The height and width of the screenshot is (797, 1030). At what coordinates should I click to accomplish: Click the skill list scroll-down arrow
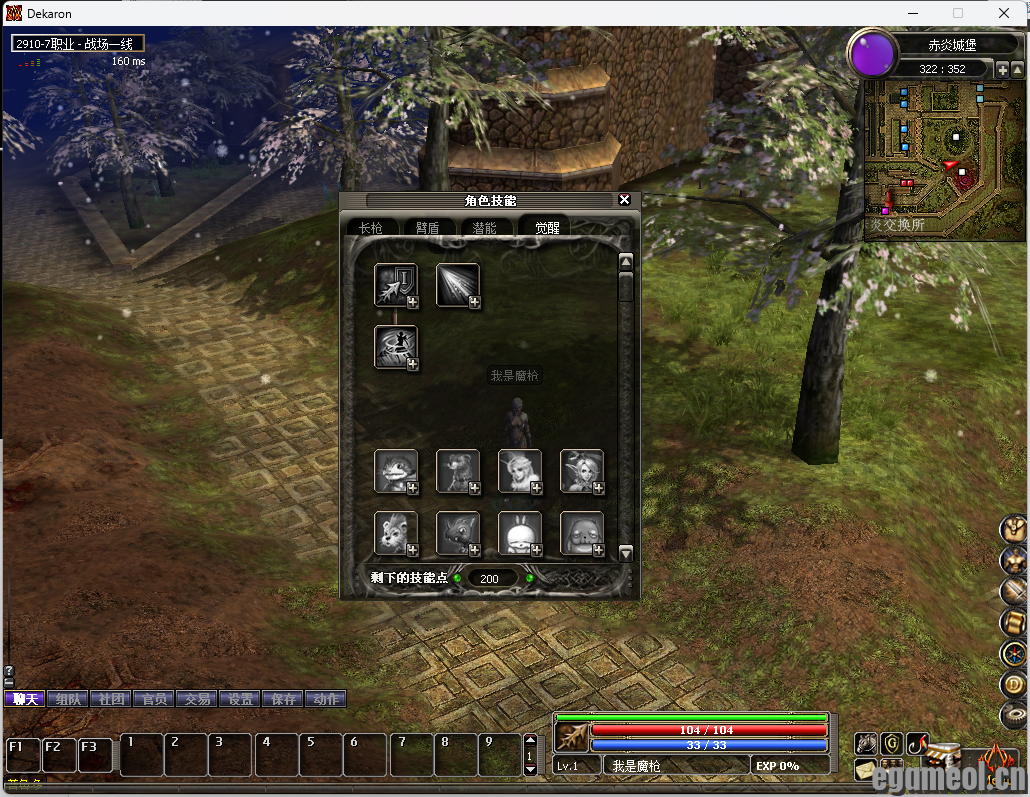[x=626, y=553]
